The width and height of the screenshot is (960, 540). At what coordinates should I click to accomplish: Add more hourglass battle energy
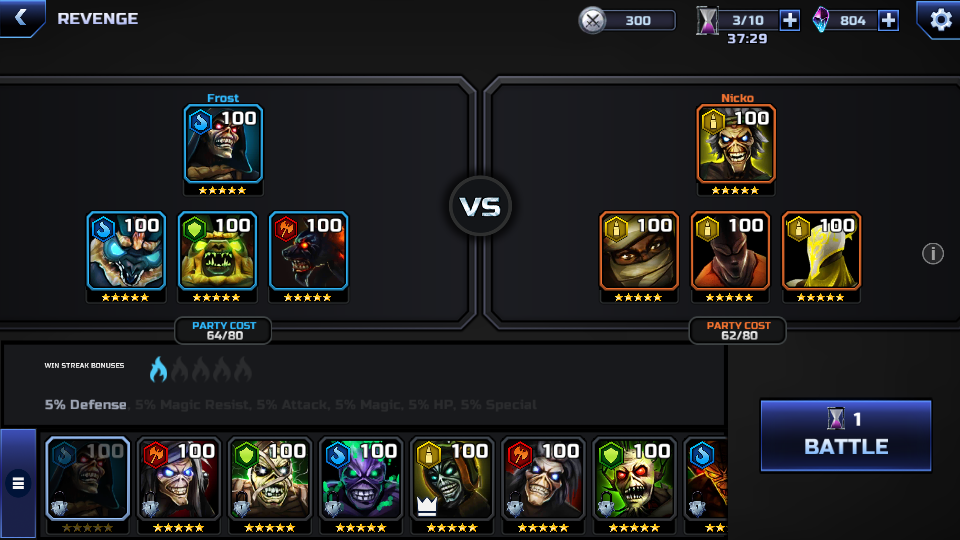[790, 20]
